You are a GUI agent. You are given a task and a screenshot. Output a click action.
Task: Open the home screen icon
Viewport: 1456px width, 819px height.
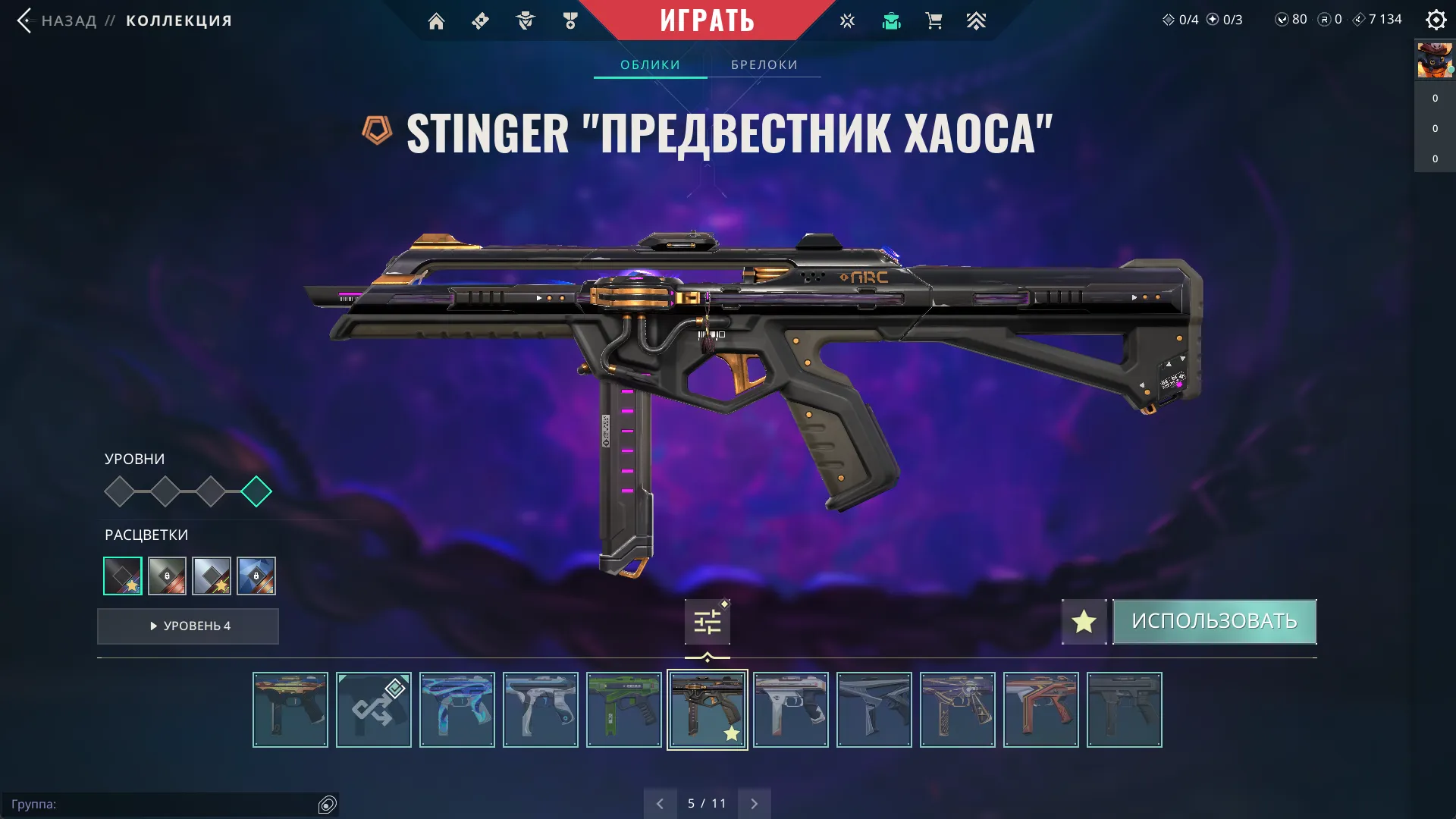[437, 20]
